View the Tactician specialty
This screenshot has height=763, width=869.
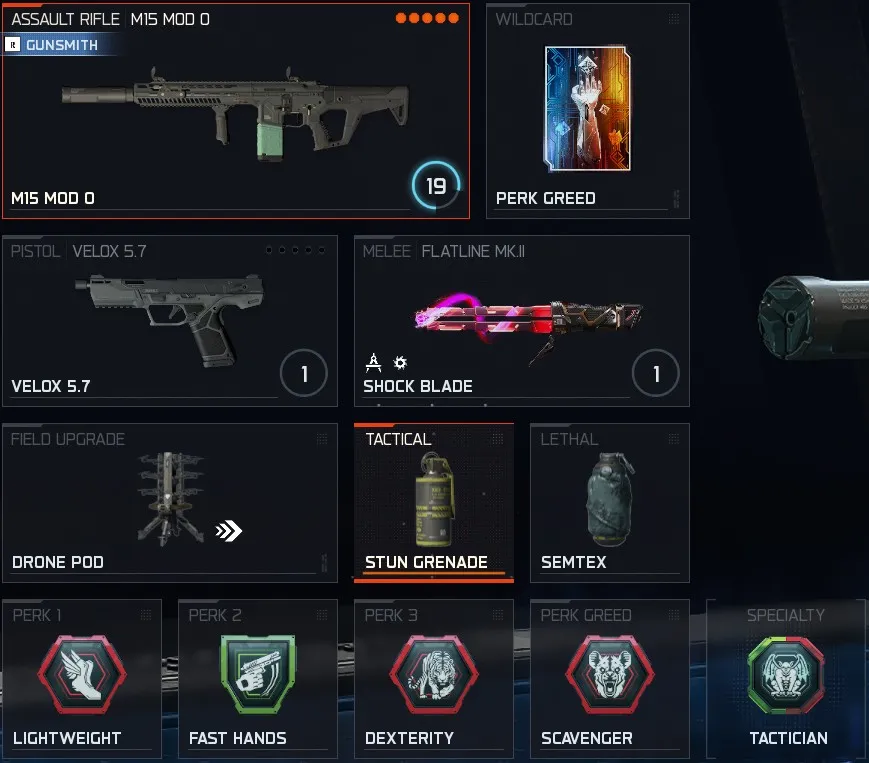click(786, 678)
